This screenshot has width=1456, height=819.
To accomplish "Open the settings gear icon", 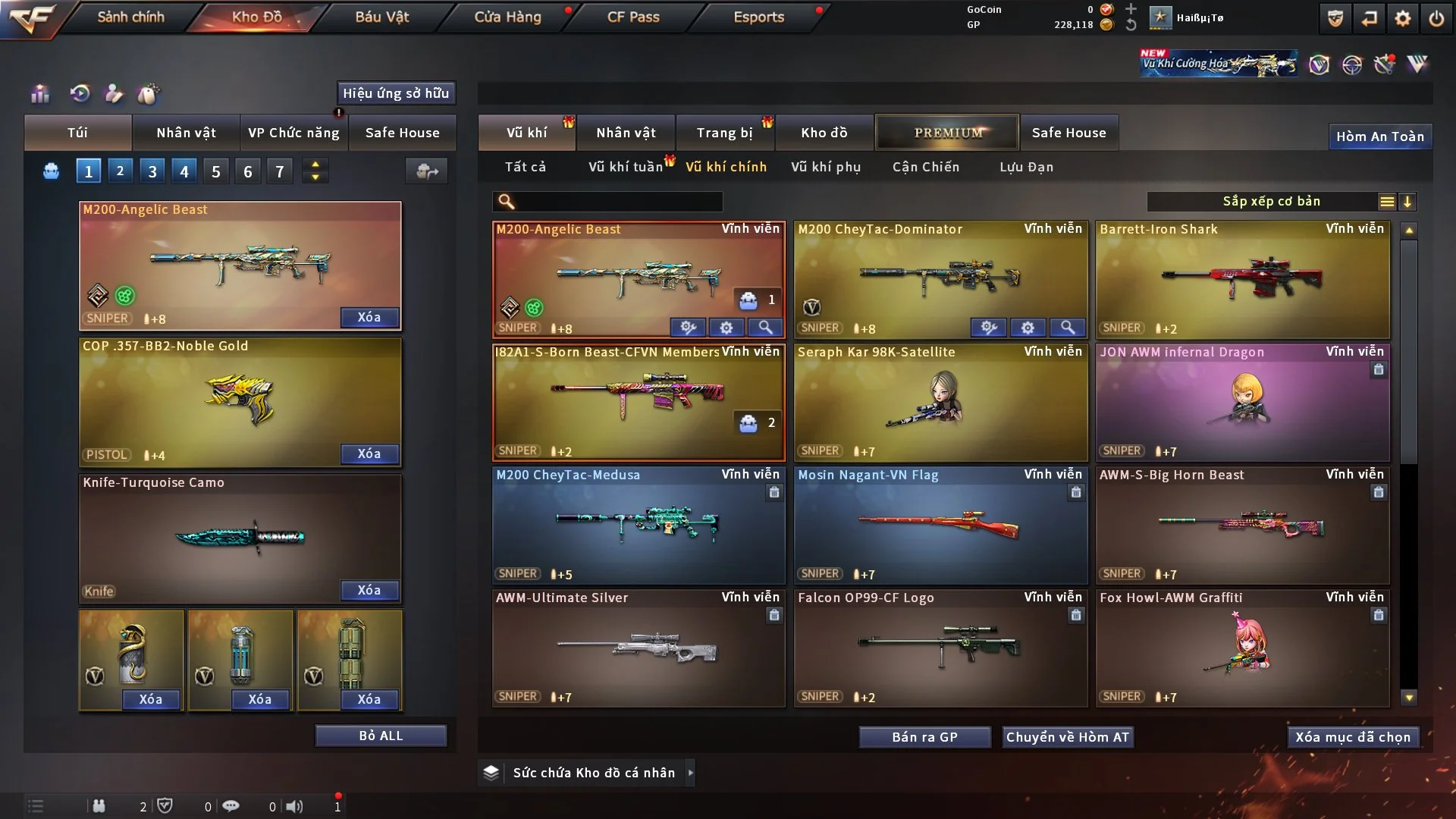I will (x=1403, y=18).
